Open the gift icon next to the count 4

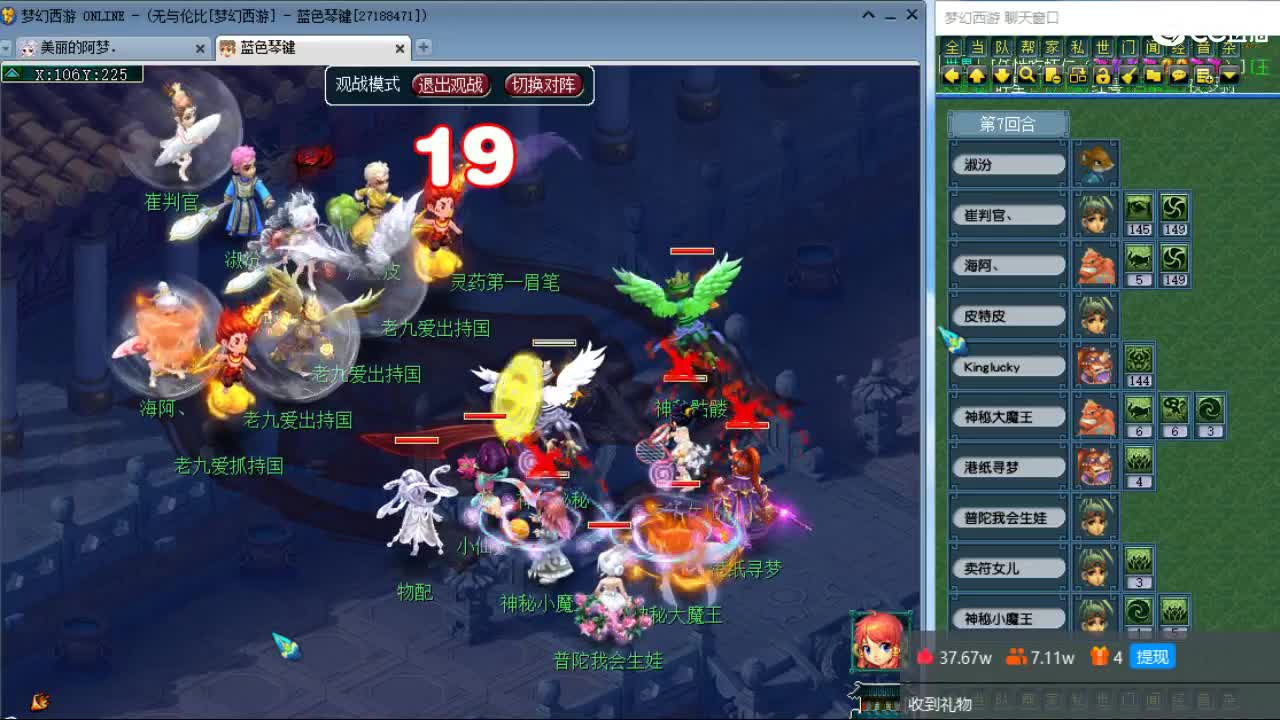tap(1100, 658)
